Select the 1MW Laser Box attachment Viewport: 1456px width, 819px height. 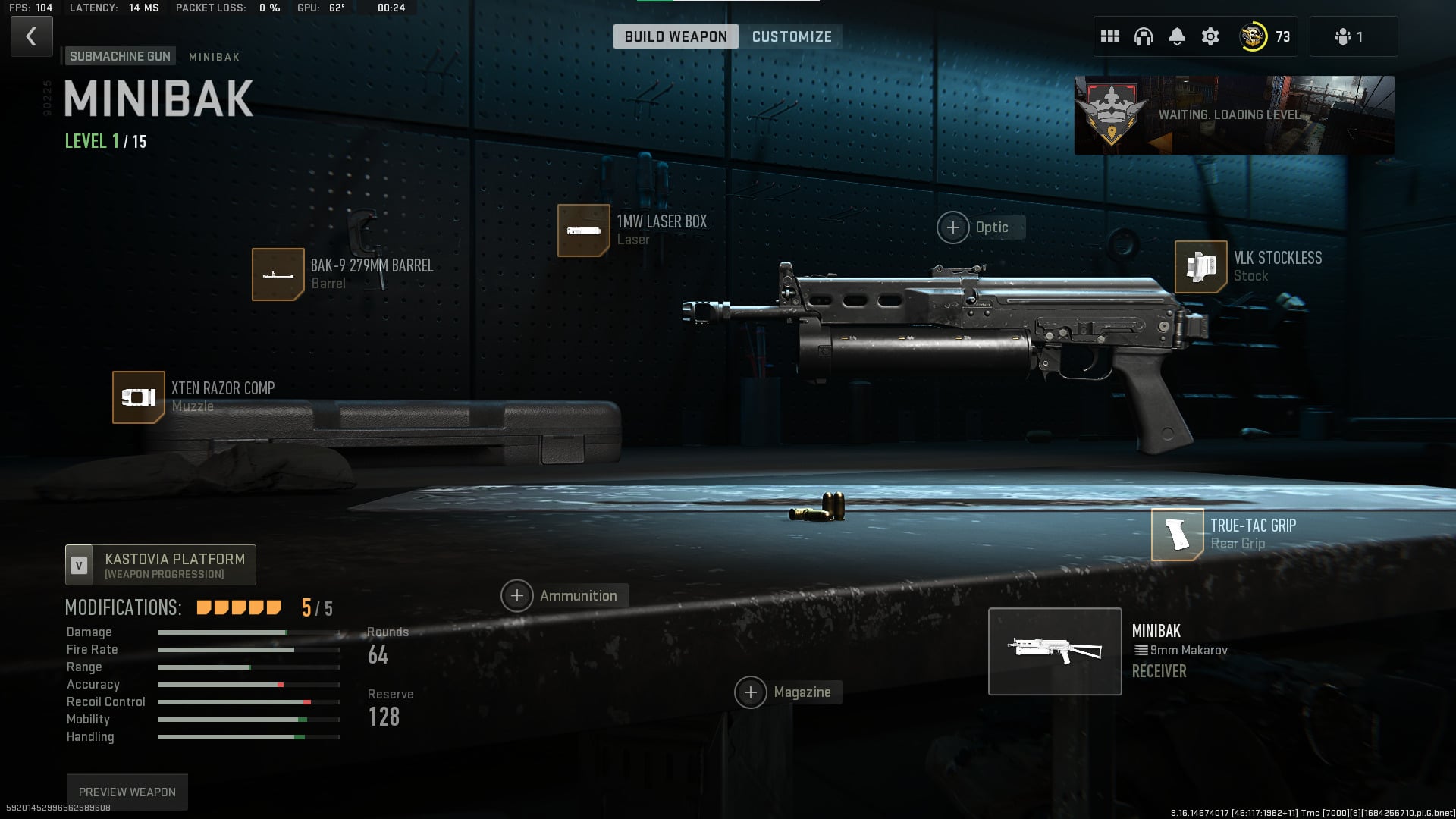pos(584,231)
